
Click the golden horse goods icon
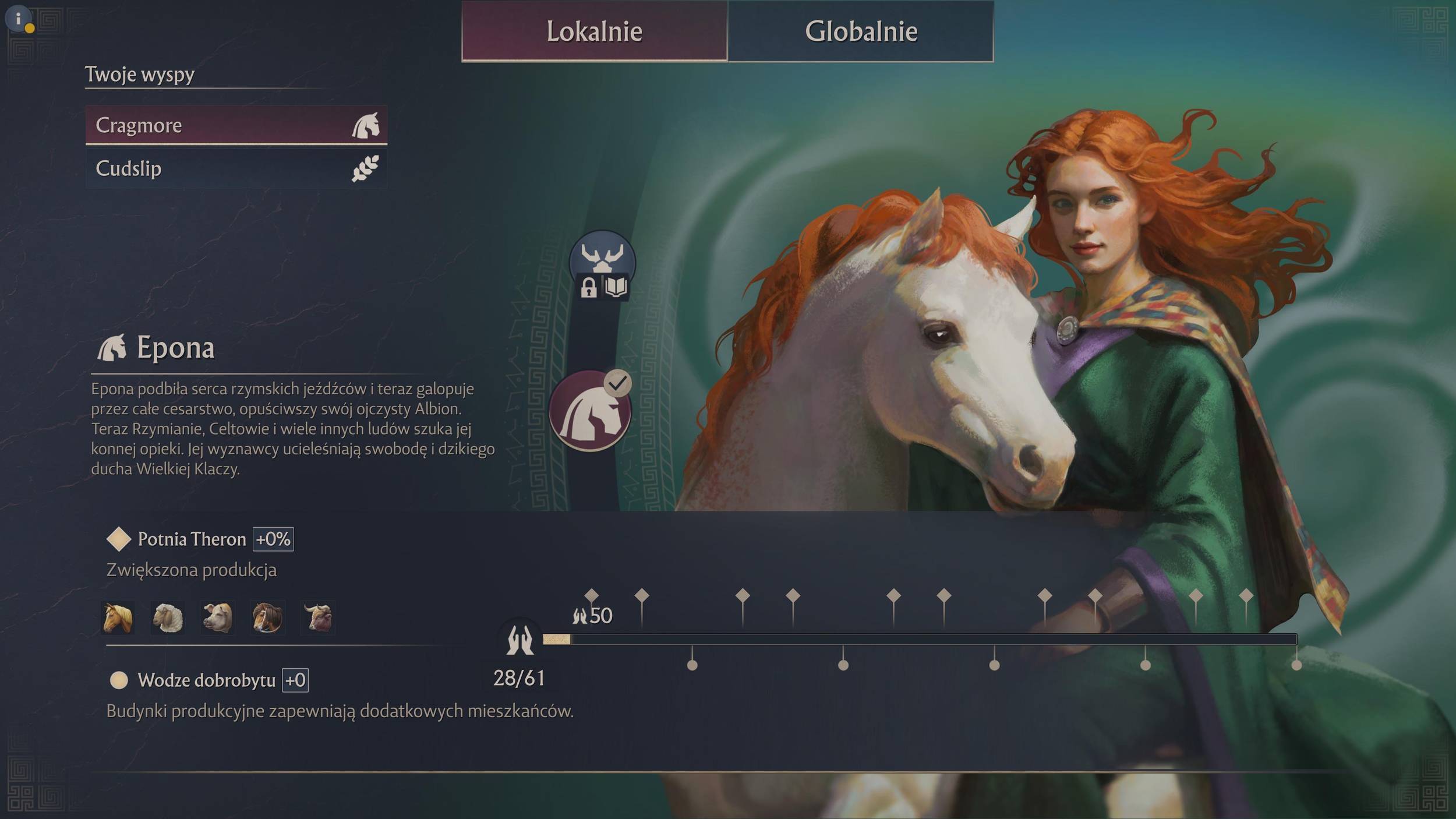click(x=118, y=617)
